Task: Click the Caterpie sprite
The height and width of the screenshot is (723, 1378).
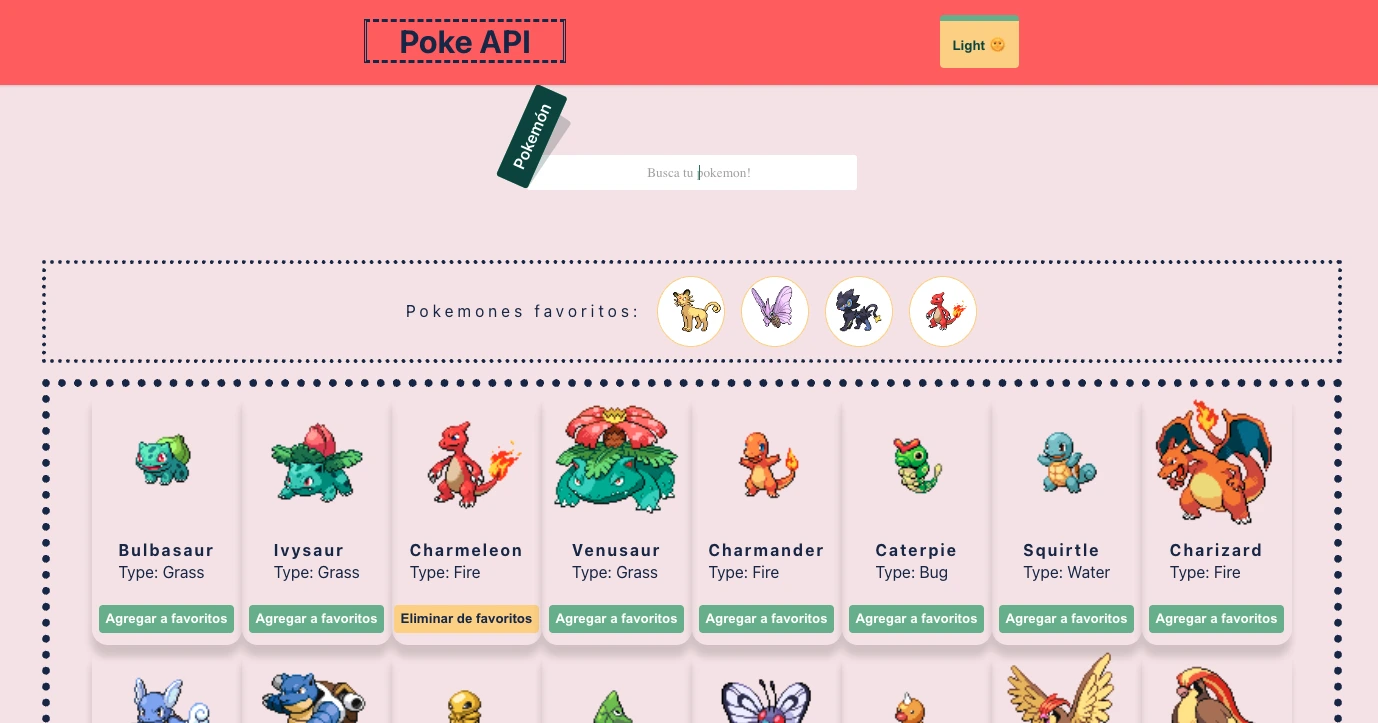Action: click(916, 462)
